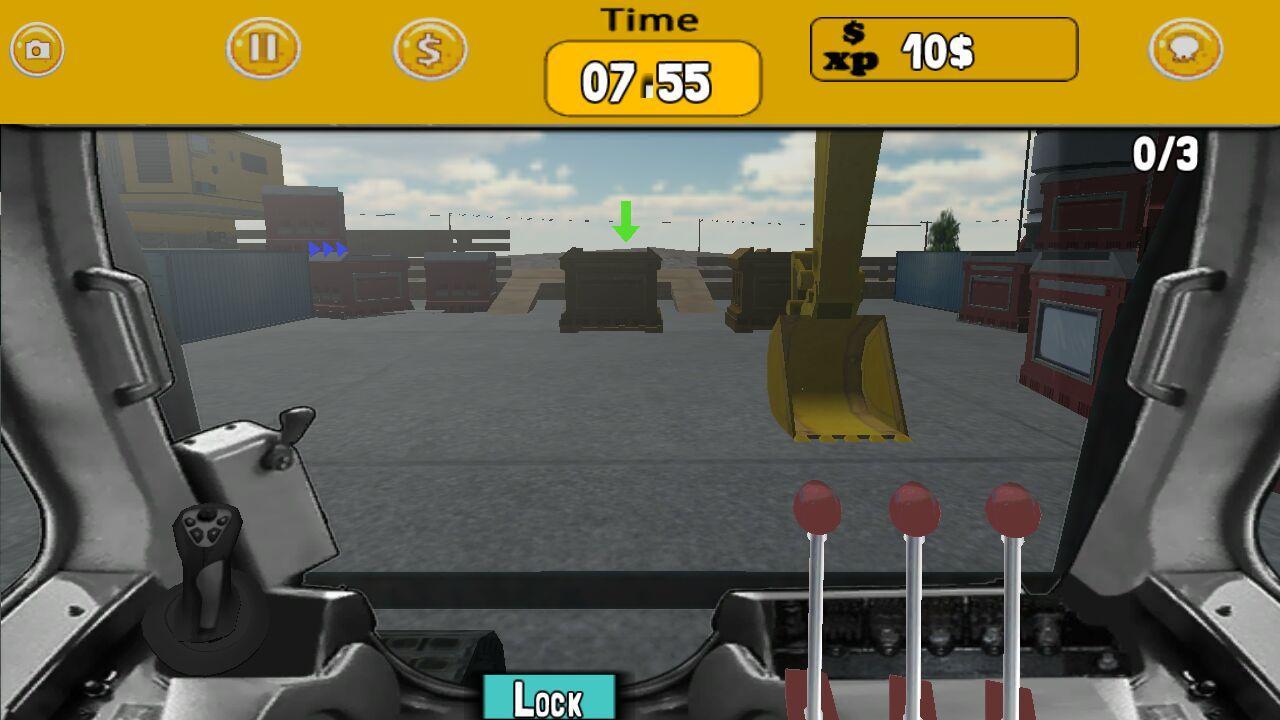Click the excavator bucket
The image size is (1280, 720).
(x=842, y=380)
